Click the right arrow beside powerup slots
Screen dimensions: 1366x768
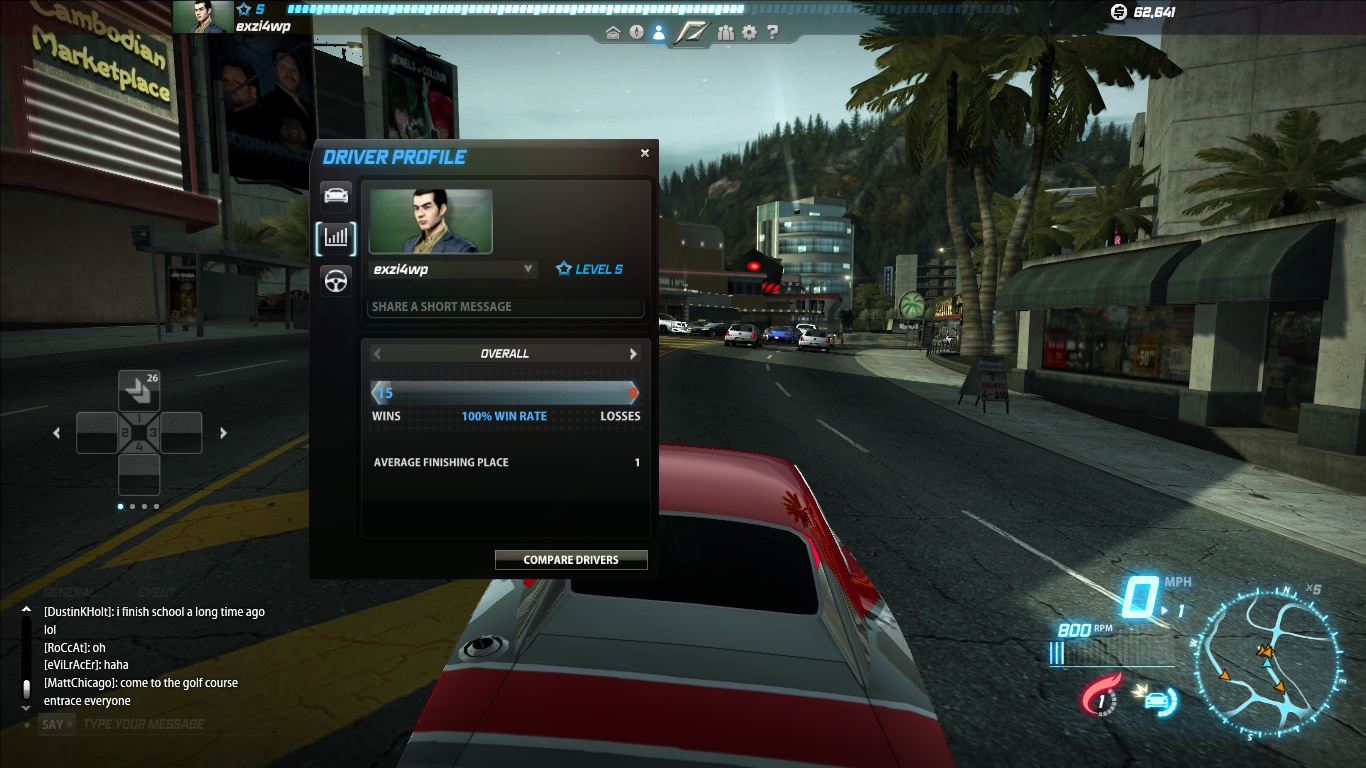pyautogui.click(x=223, y=433)
